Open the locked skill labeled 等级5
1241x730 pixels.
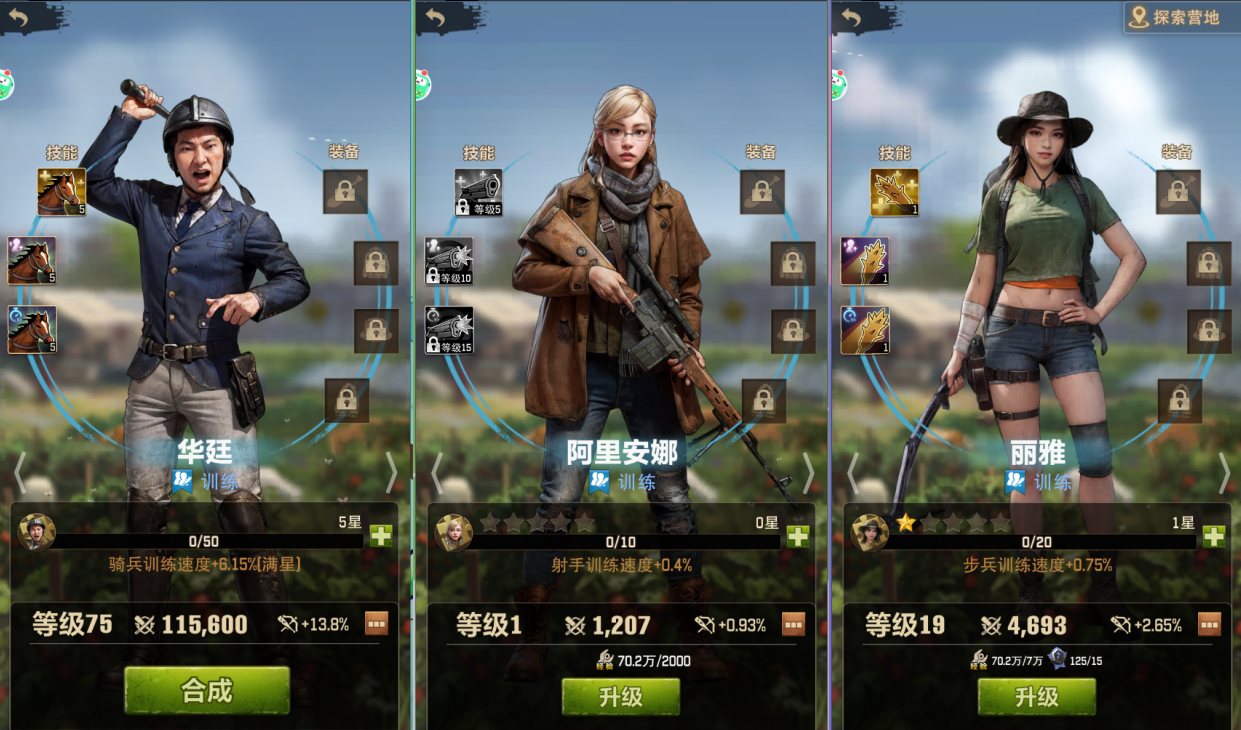point(478,192)
